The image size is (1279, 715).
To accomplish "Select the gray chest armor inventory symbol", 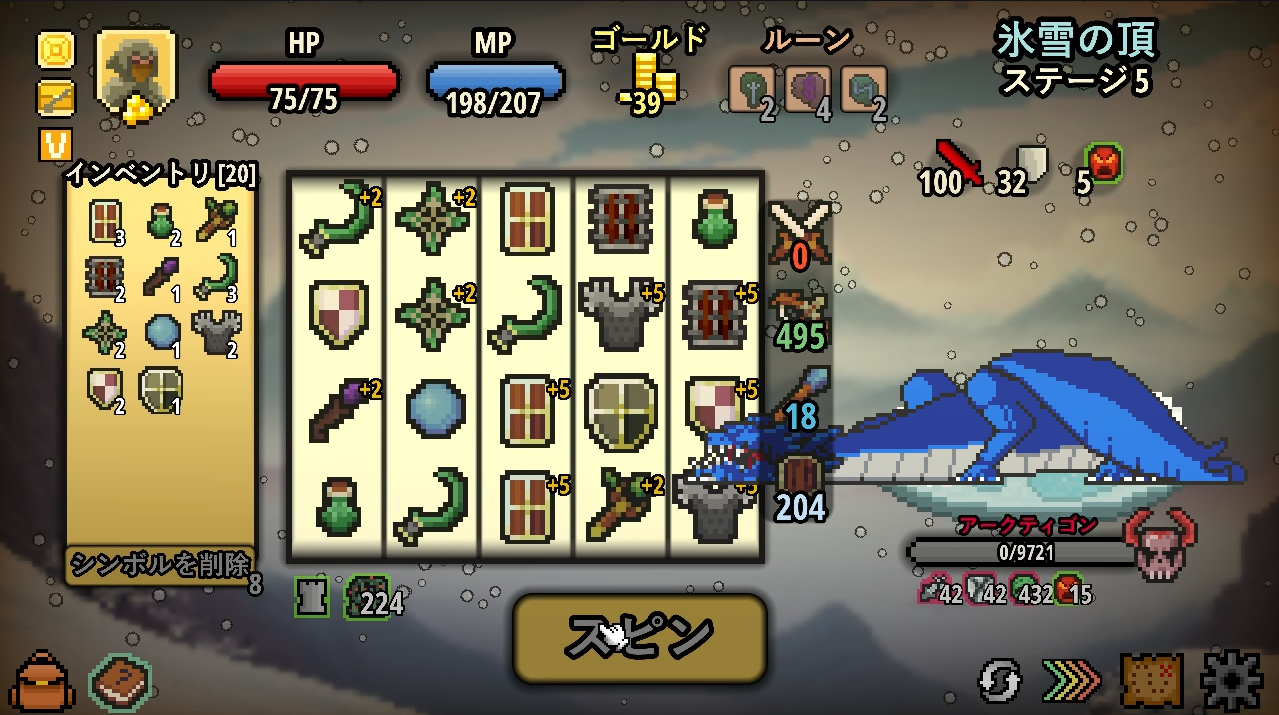I will point(211,332).
